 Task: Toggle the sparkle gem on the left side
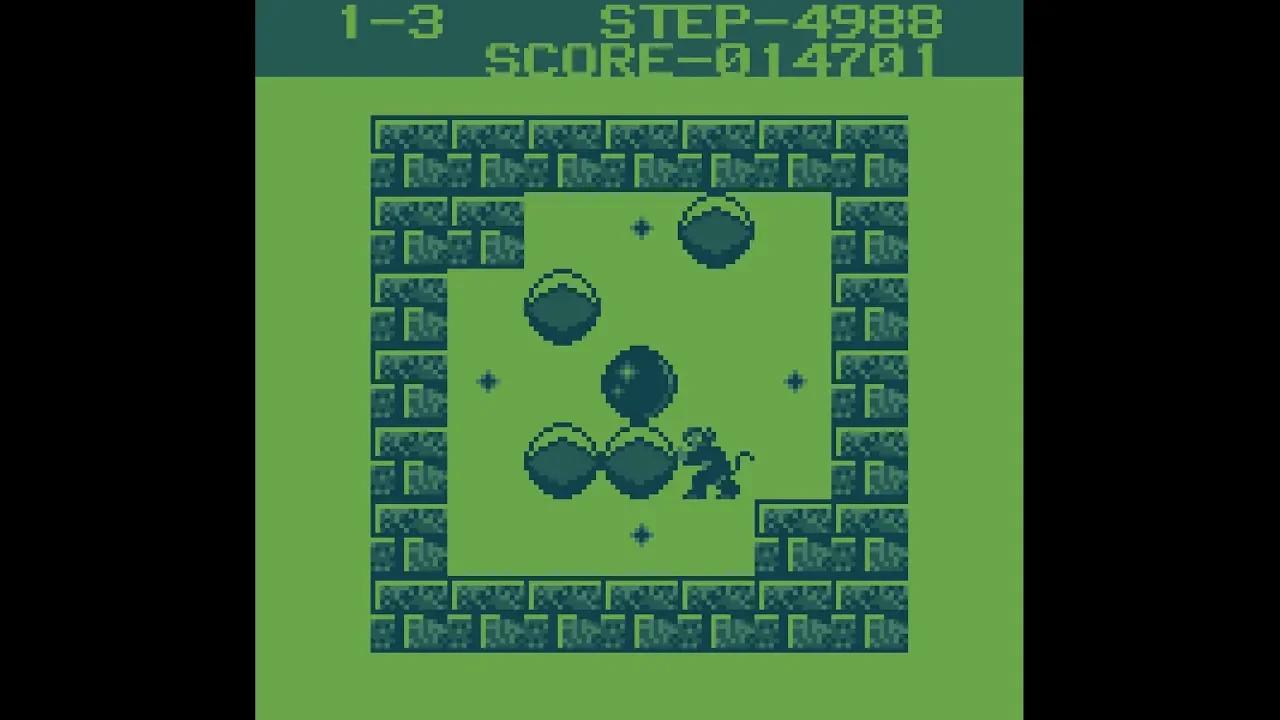(487, 380)
